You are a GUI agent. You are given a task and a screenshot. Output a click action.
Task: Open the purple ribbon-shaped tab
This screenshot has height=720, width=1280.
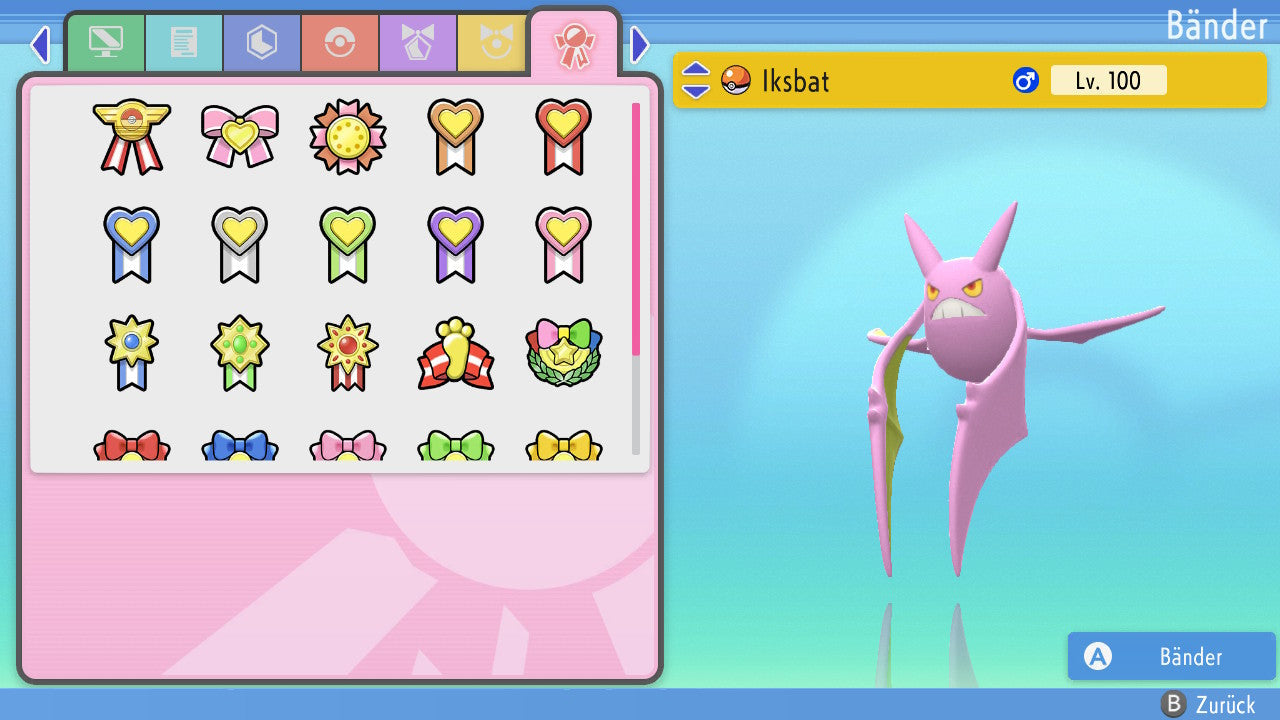[x=417, y=44]
